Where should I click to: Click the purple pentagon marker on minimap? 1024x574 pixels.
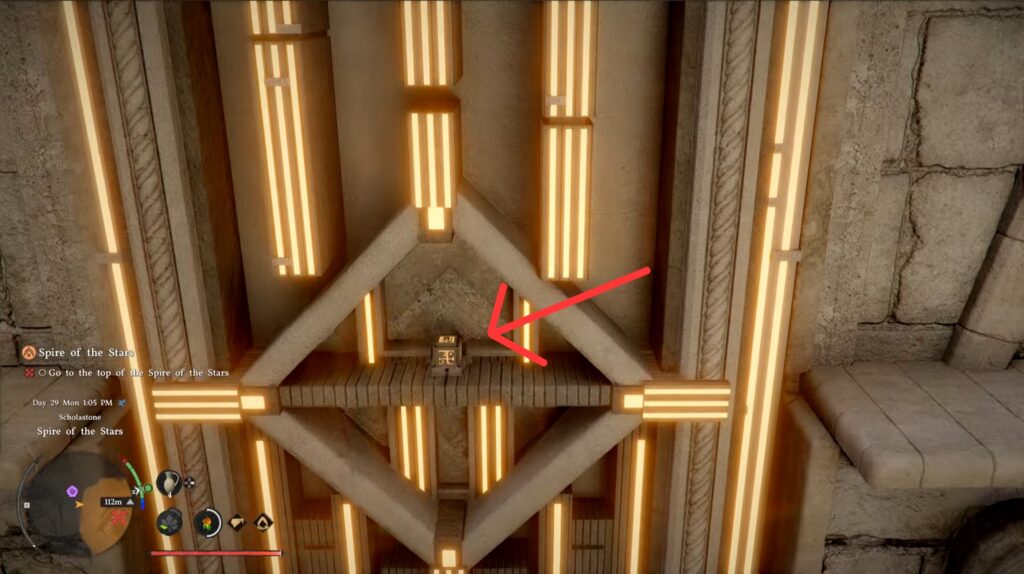(72, 492)
